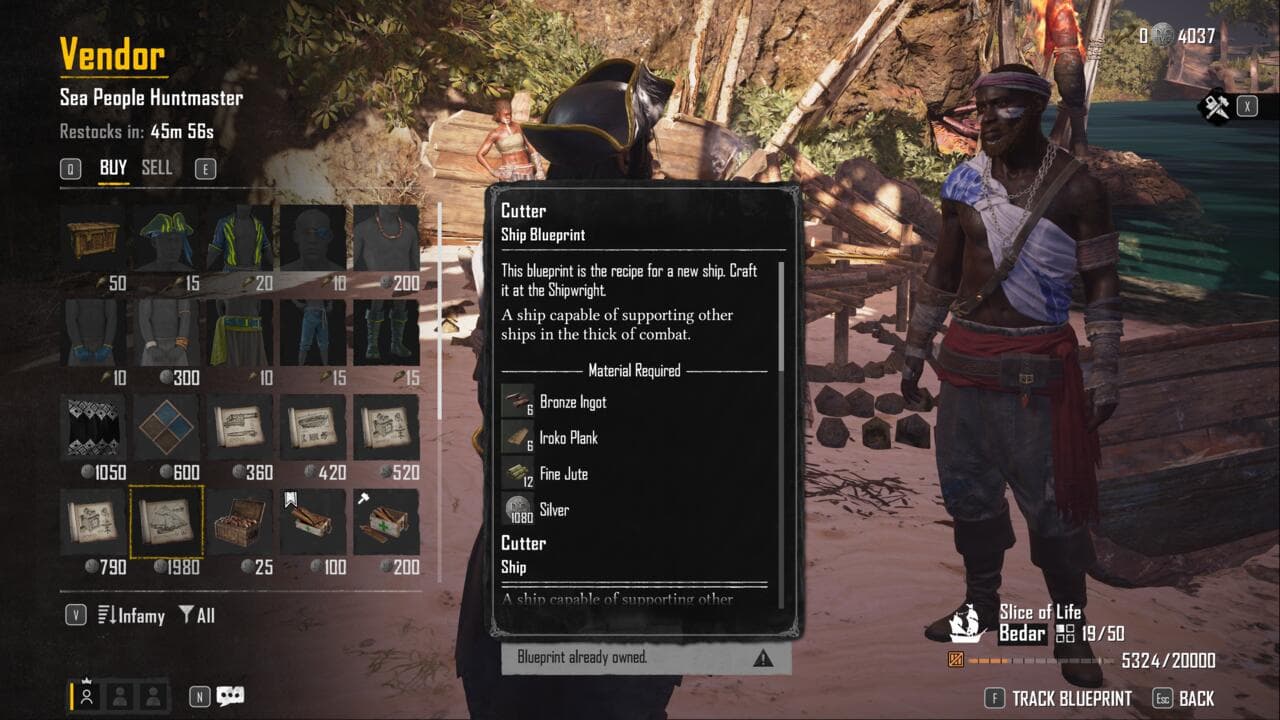The height and width of the screenshot is (720, 1280).
Task: Select the blue and yellow striped coat
Action: tap(240, 238)
